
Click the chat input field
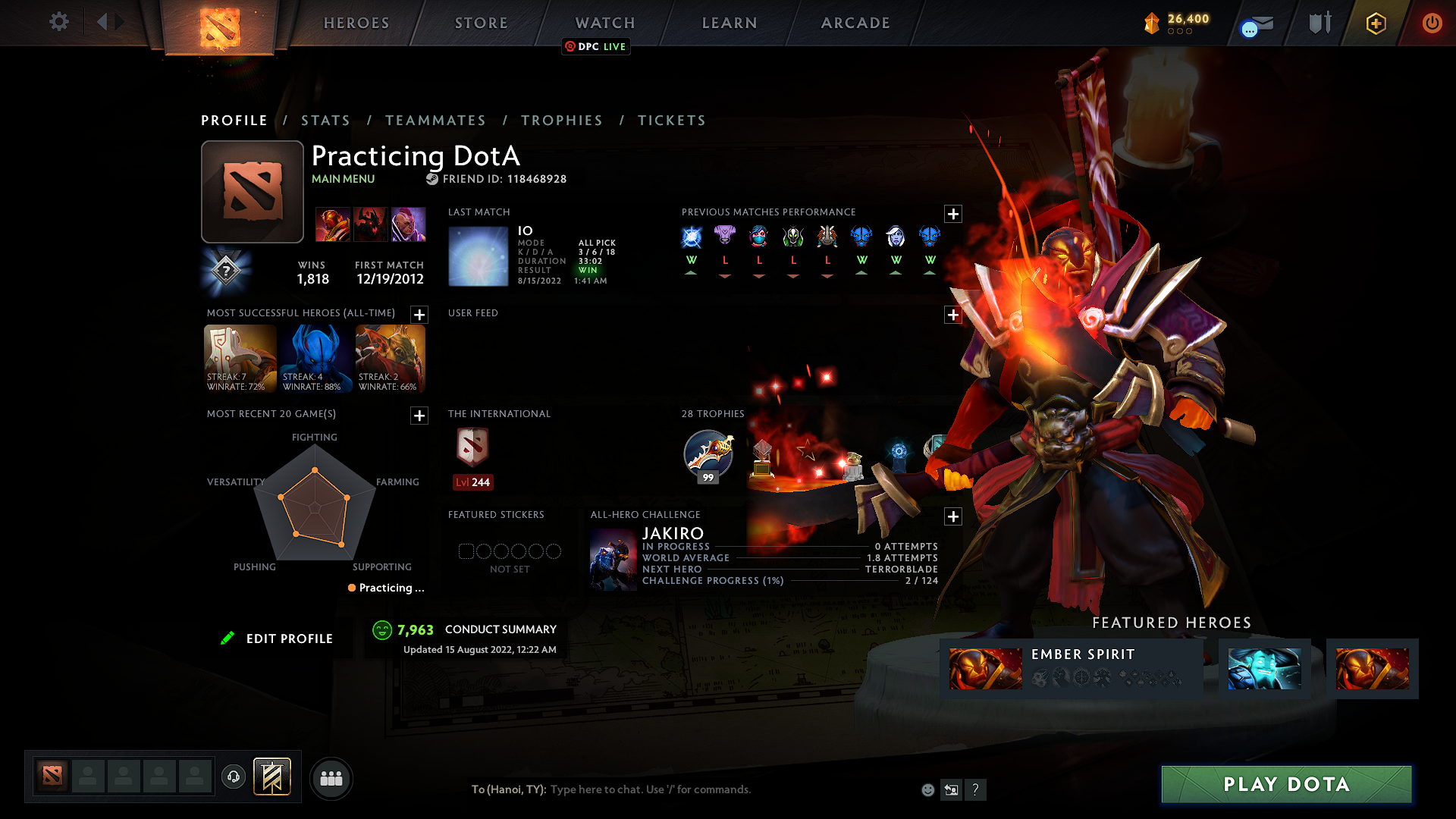682,789
